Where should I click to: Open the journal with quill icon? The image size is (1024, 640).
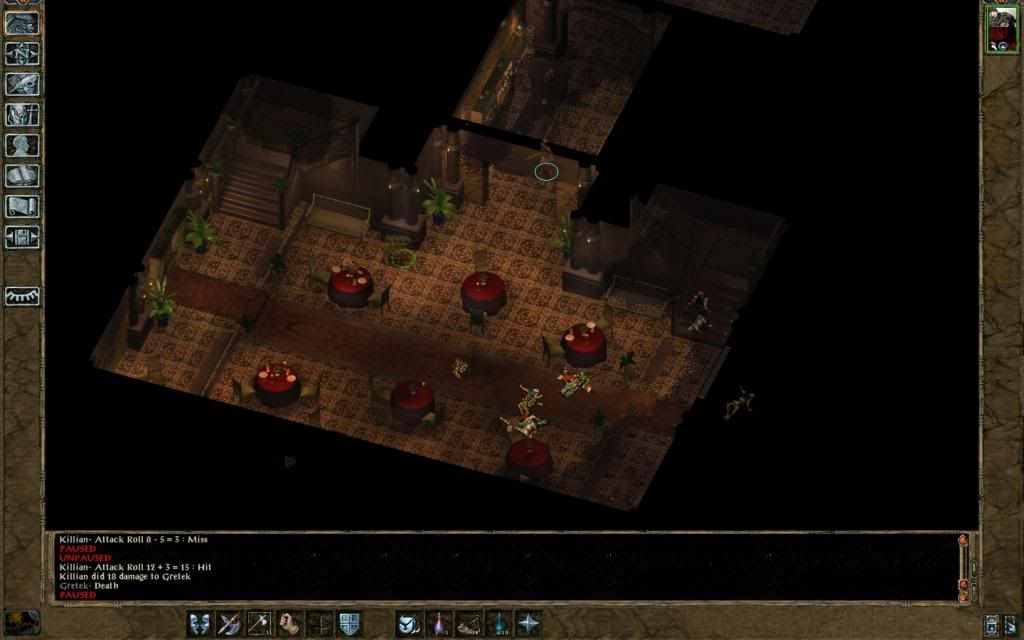tap(22, 84)
